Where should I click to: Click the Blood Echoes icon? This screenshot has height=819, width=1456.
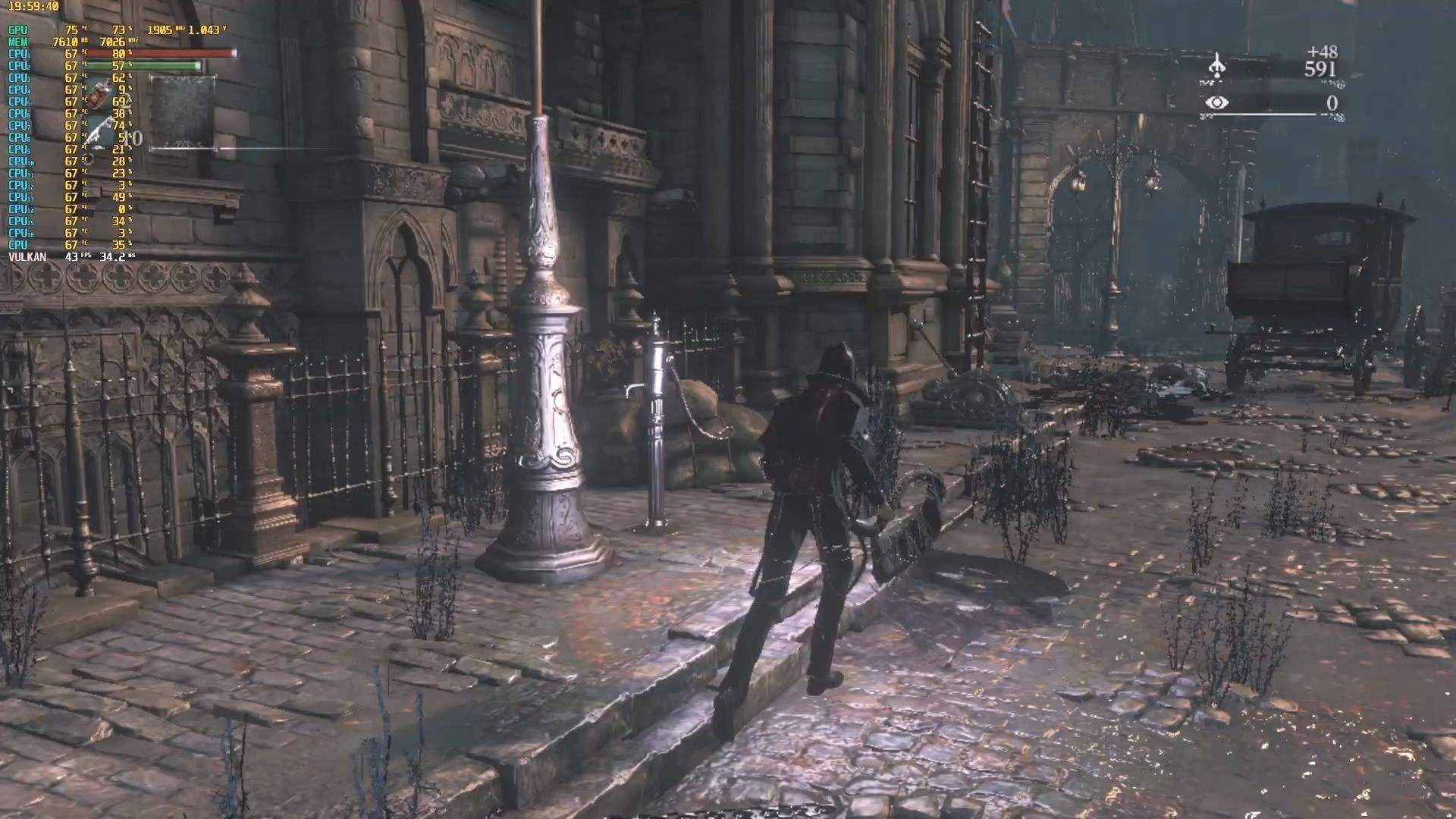(1216, 67)
